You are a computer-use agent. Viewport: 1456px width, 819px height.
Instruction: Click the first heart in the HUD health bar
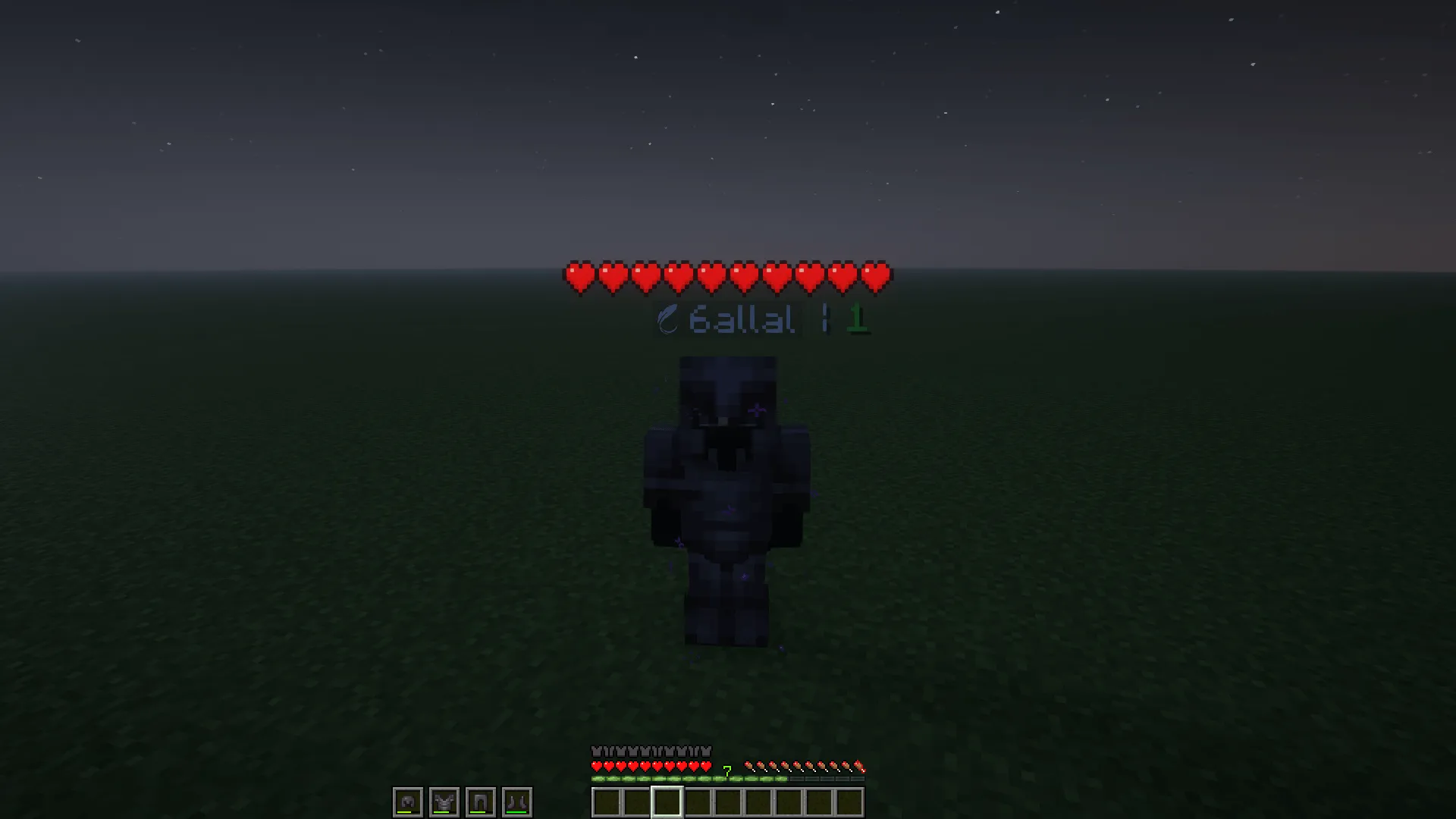(x=598, y=766)
